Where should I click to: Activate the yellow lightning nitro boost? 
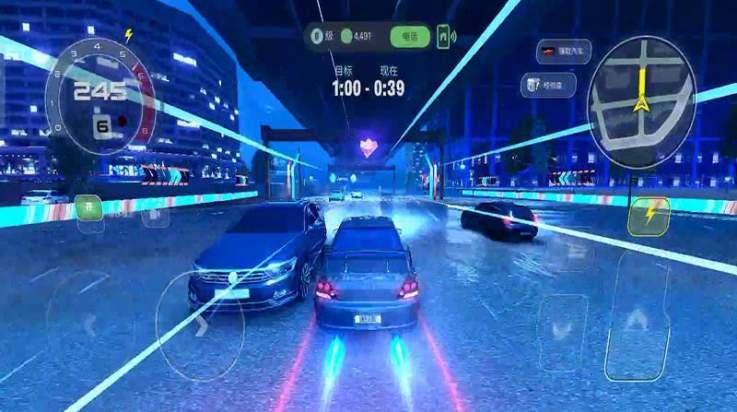[x=650, y=214]
